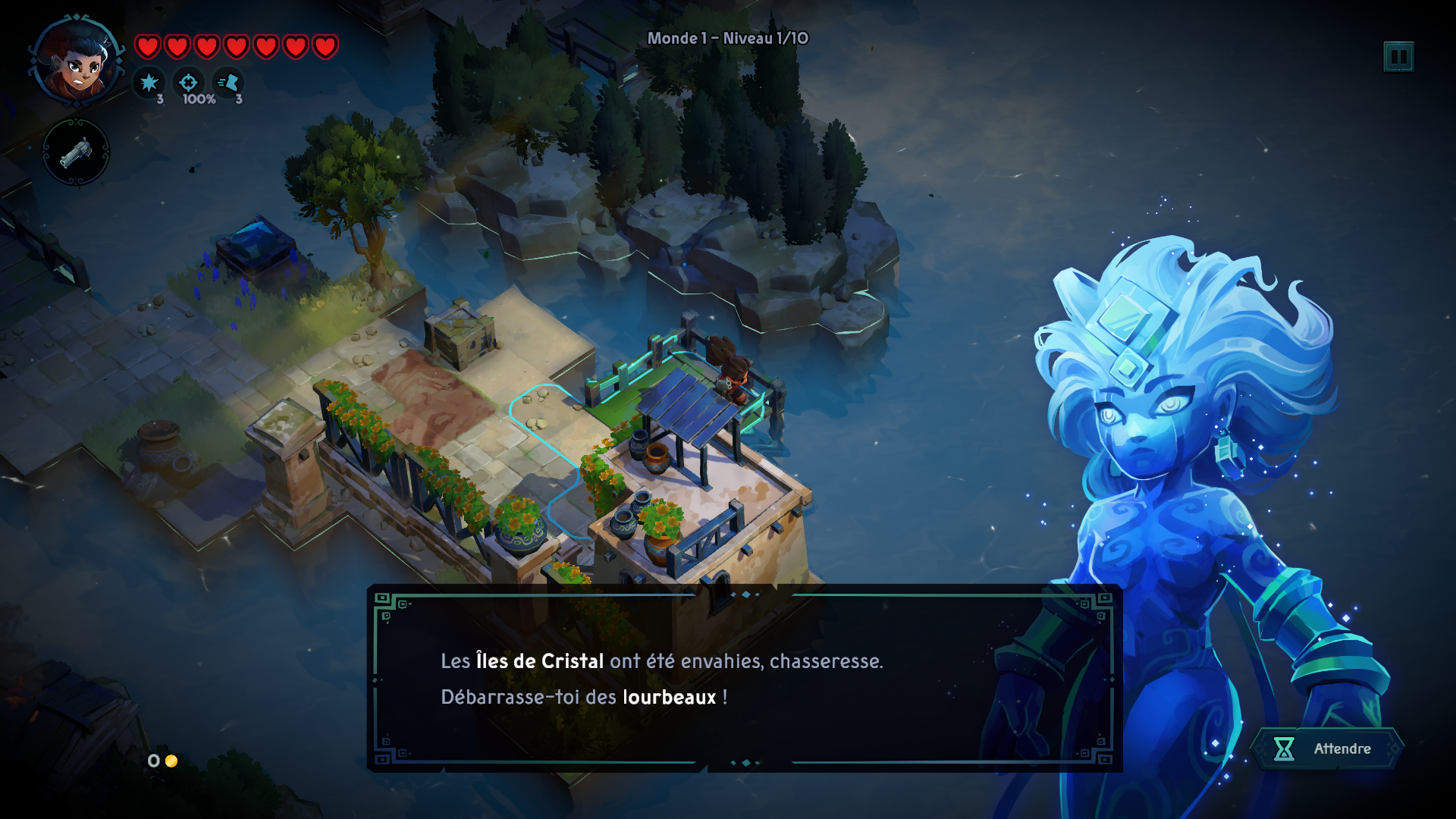Click the star action points icon

(149, 83)
